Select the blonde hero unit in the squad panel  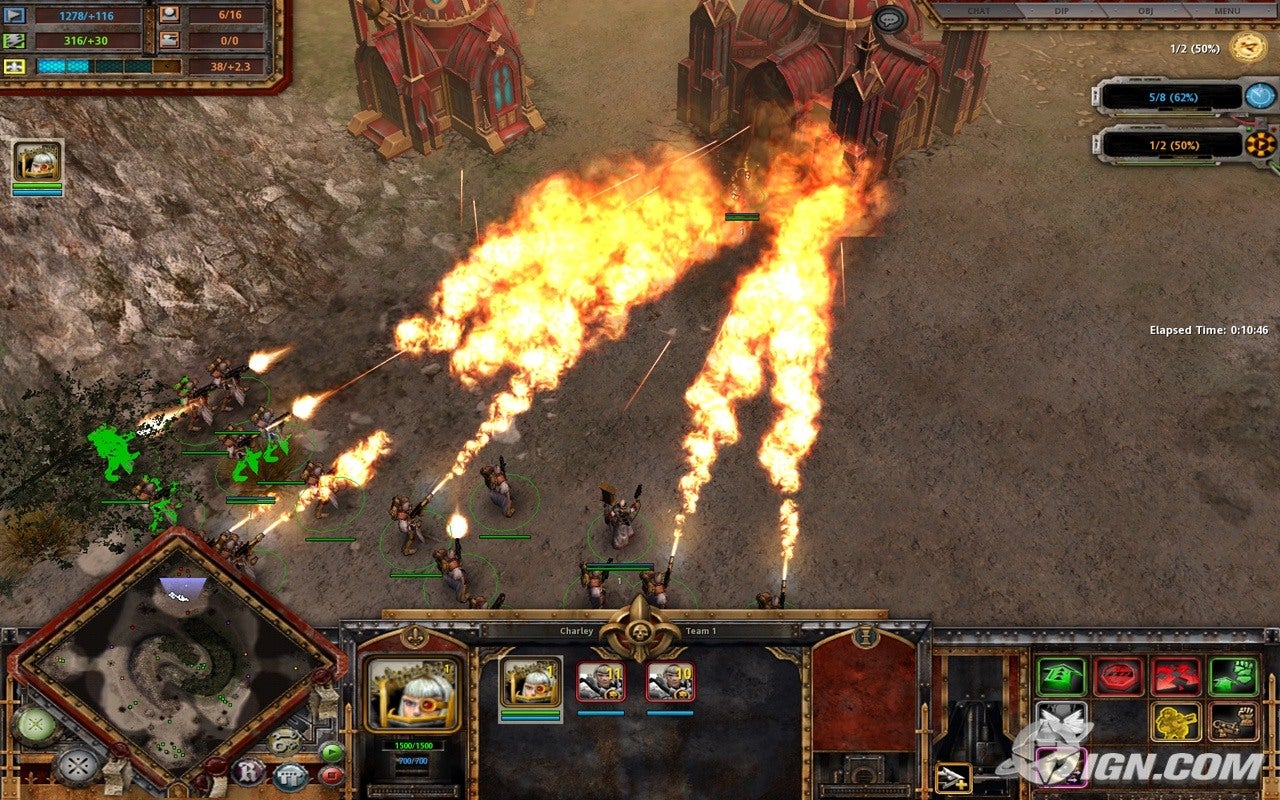coord(530,683)
